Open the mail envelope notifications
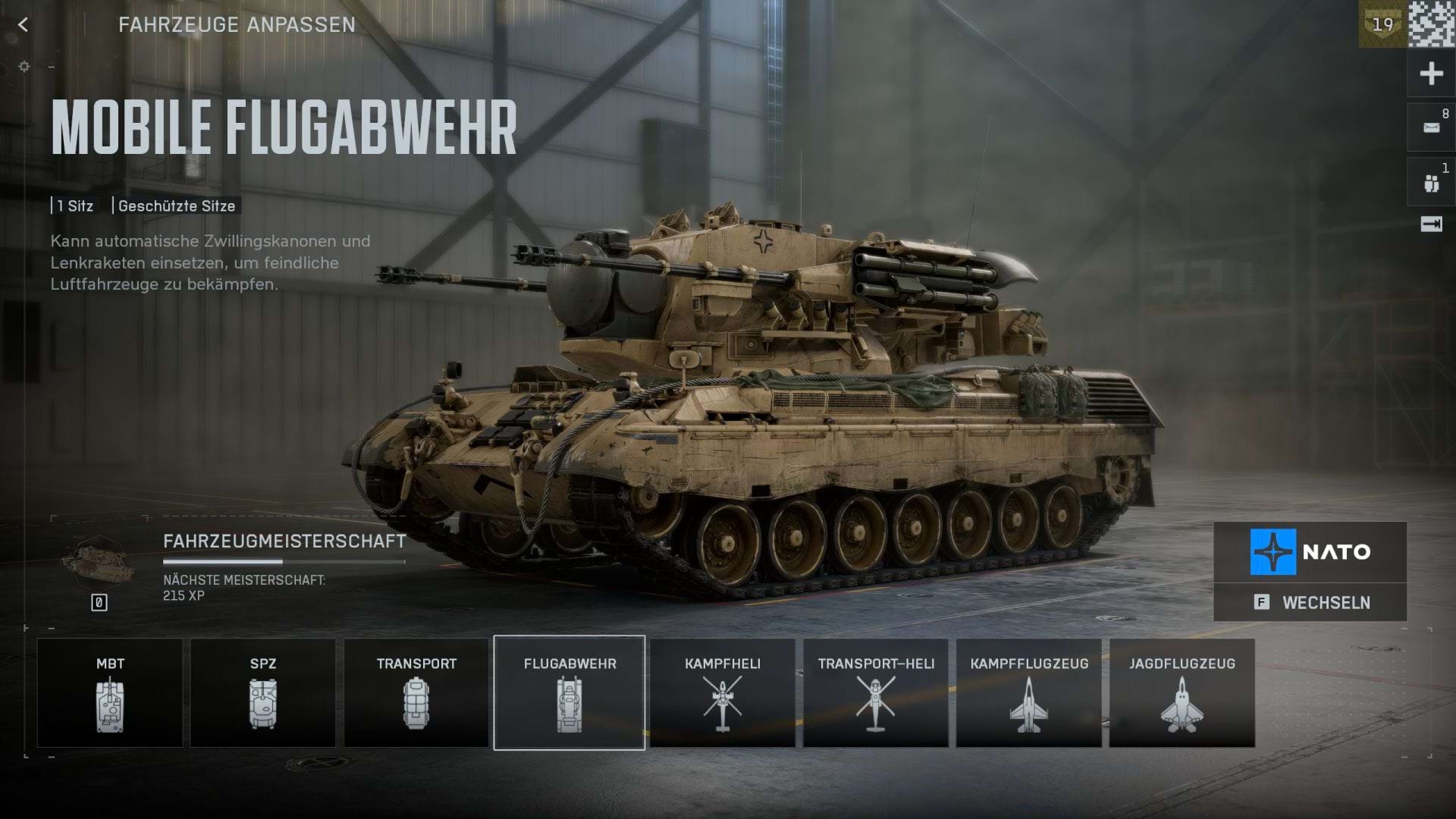 1431,128
